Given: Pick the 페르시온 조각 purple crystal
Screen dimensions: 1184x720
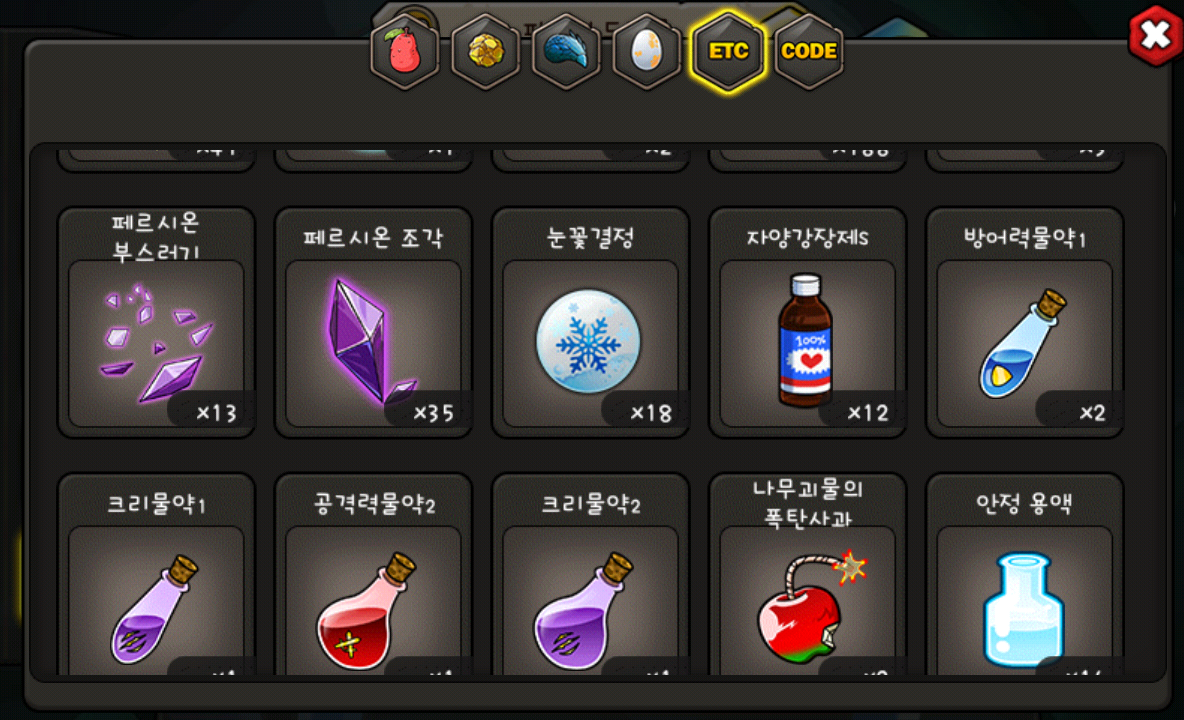Looking at the screenshot, I should [x=373, y=342].
